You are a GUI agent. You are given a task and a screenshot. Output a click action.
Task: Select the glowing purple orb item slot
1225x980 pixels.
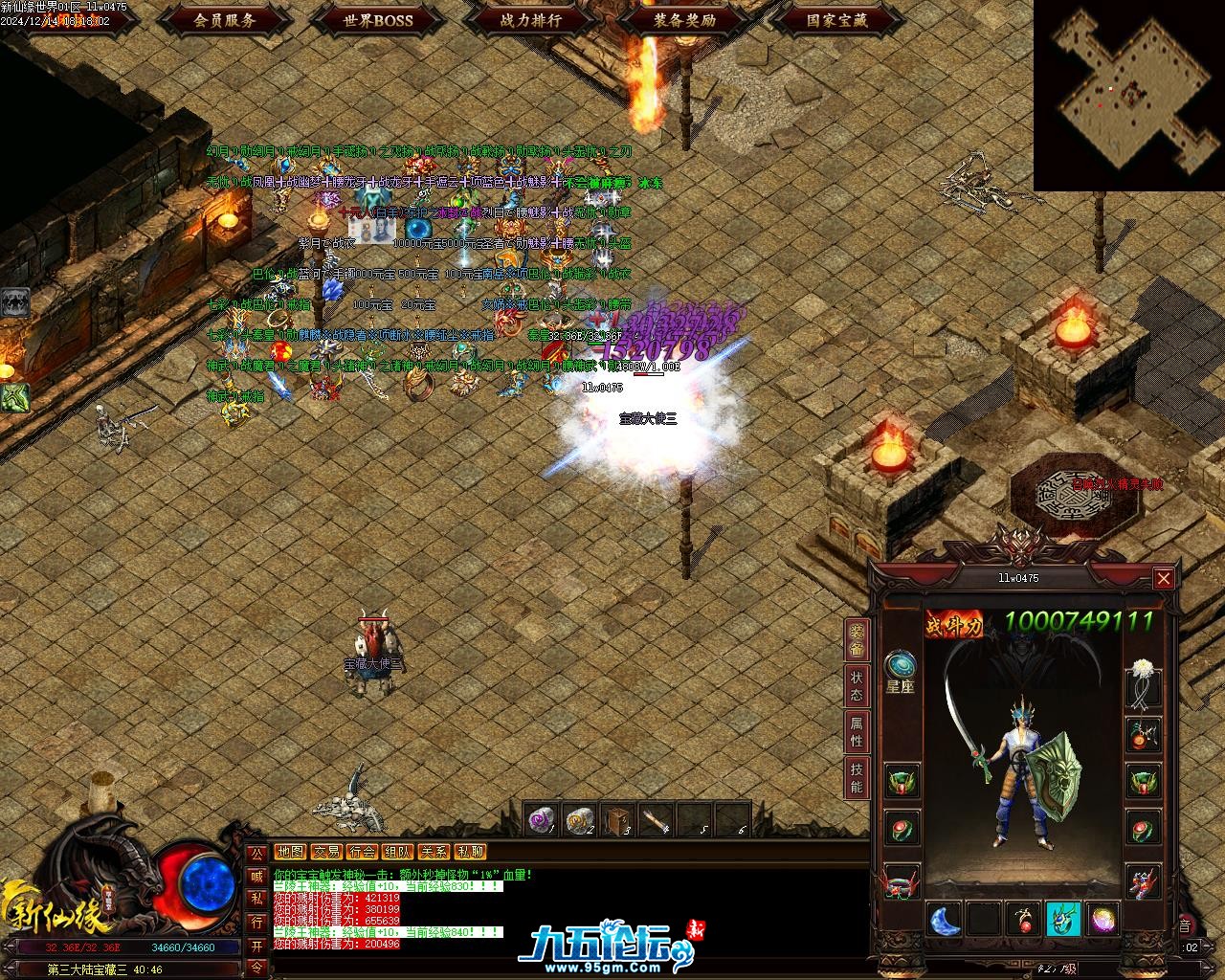coord(1103,921)
